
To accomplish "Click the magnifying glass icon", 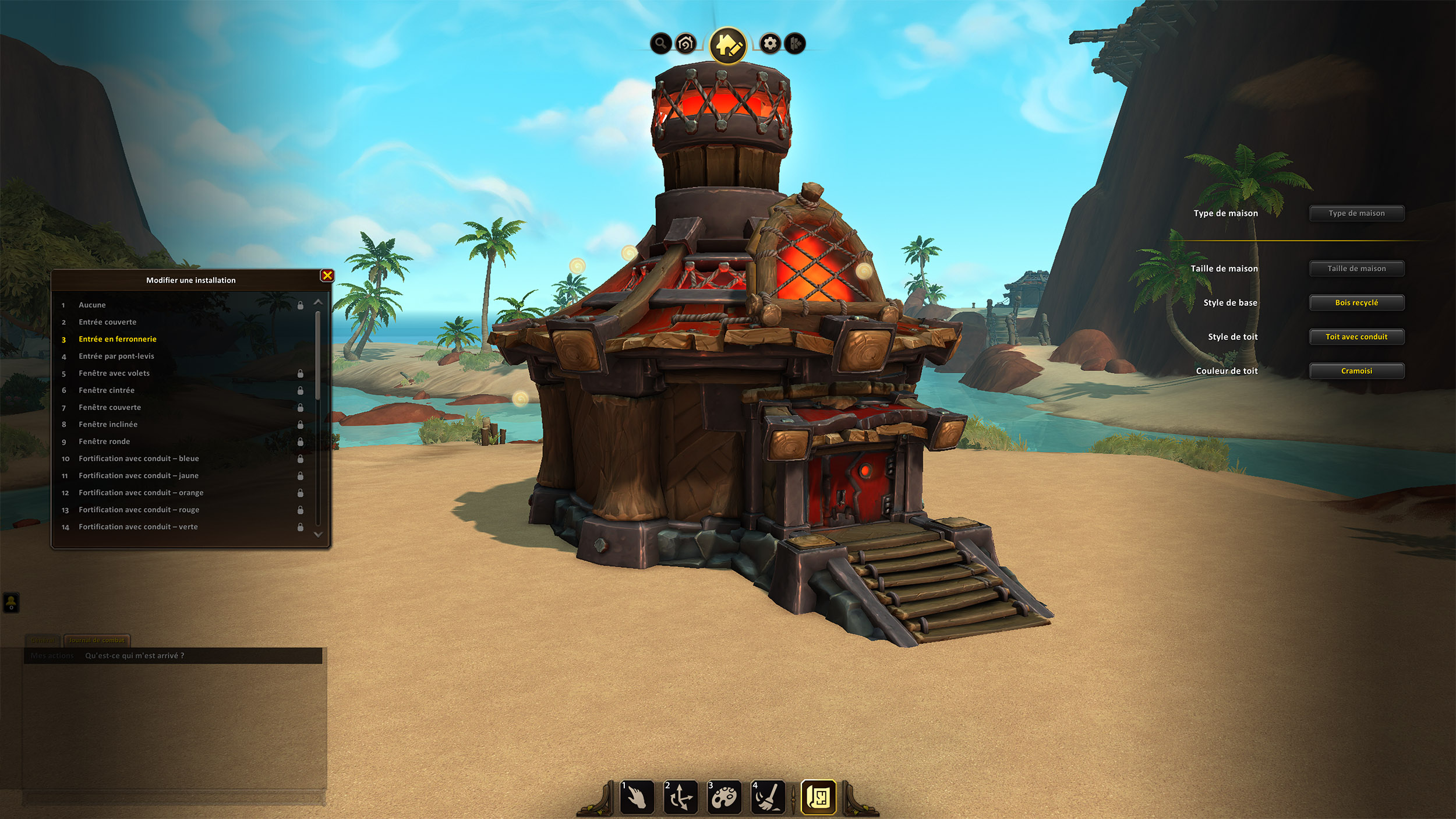I will click(660, 43).
